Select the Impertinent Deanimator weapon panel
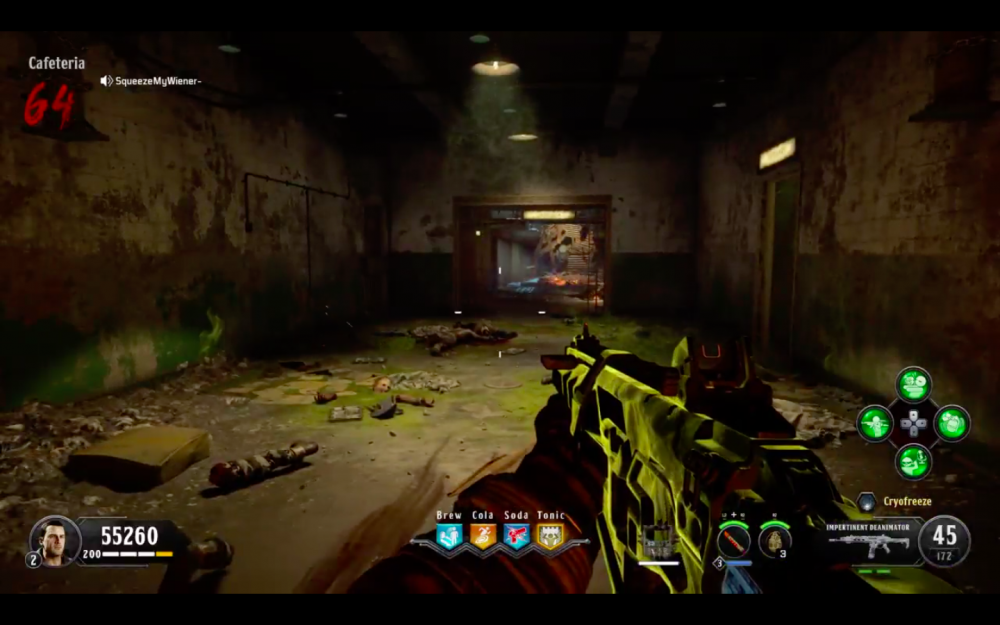 tap(868, 542)
